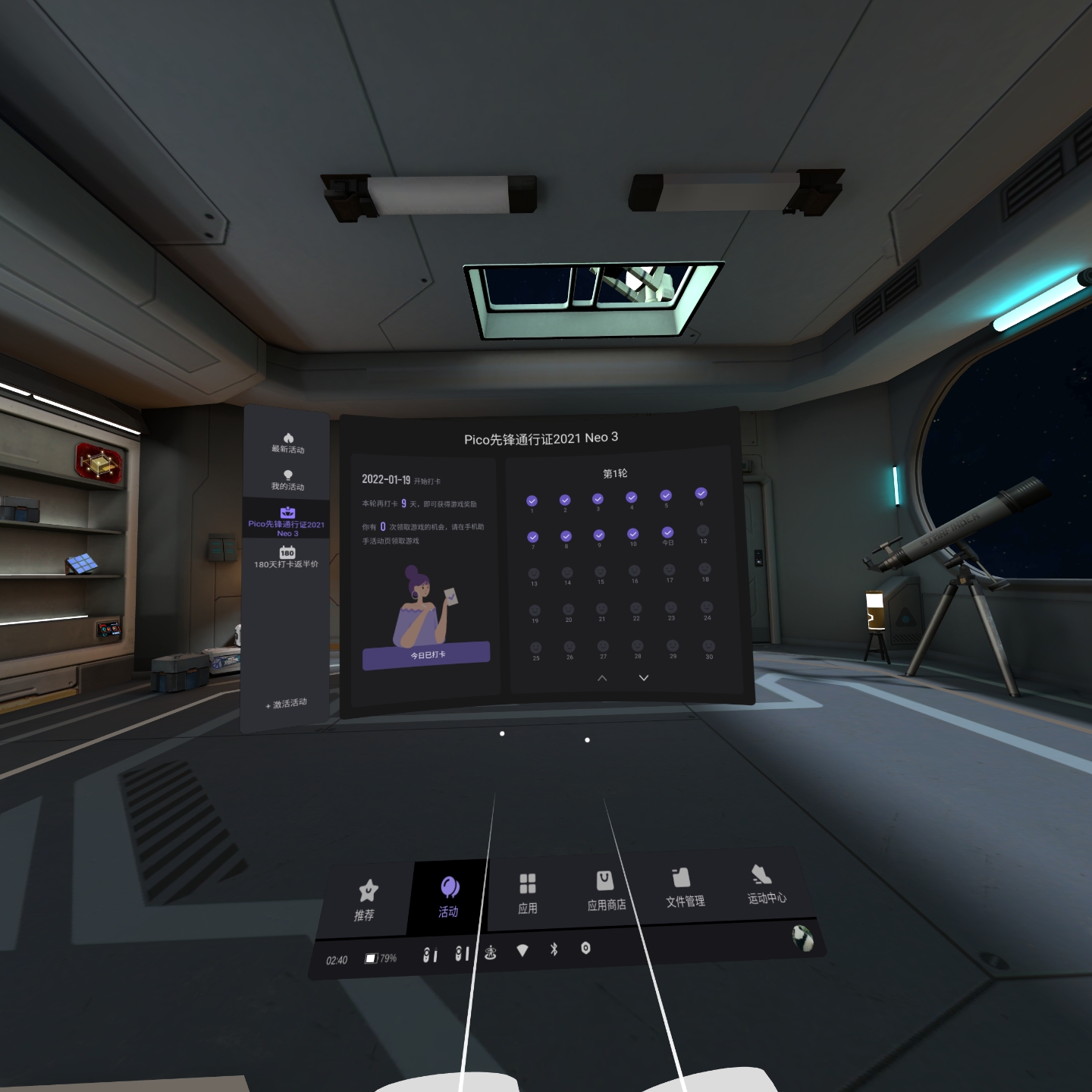1092x1092 pixels.
Task: Open the 应用商店 shopping bag icon
Action: pyautogui.click(x=604, y=880)
